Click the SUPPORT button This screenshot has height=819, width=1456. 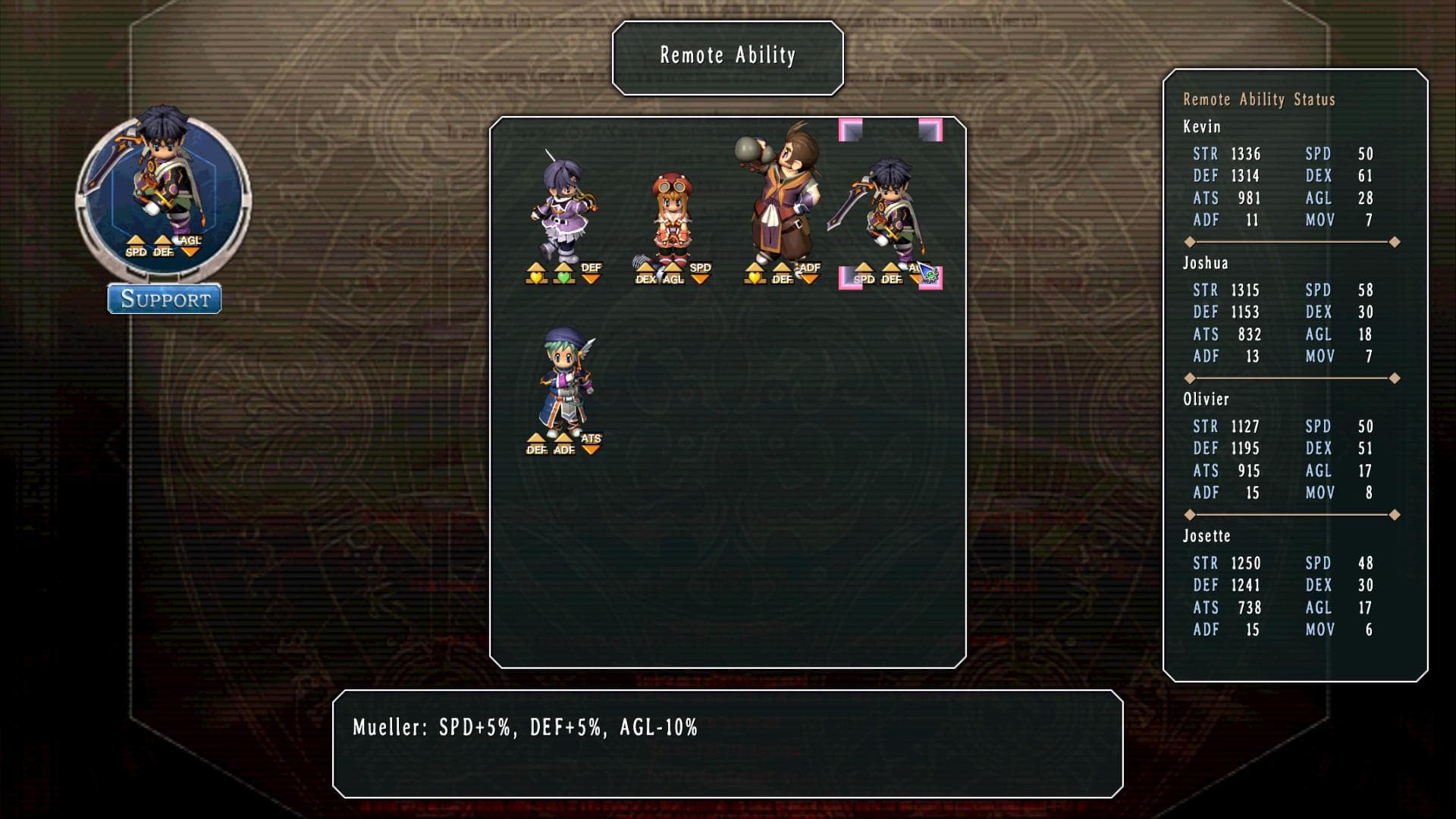coord(164,300)
